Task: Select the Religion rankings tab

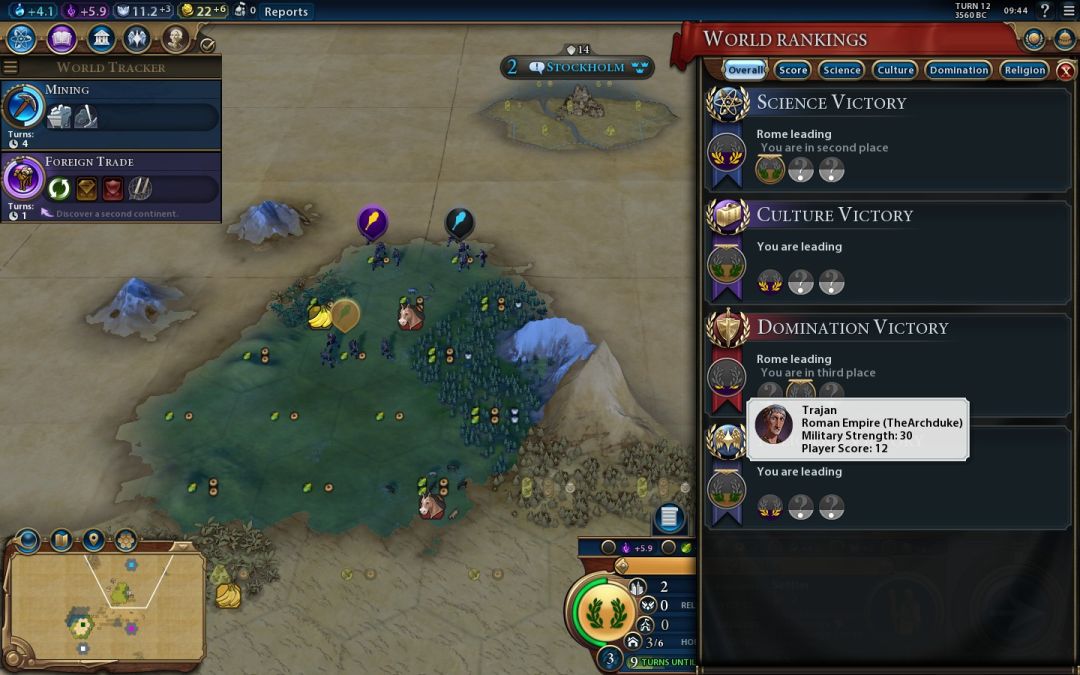Action: coord(1025,70)
